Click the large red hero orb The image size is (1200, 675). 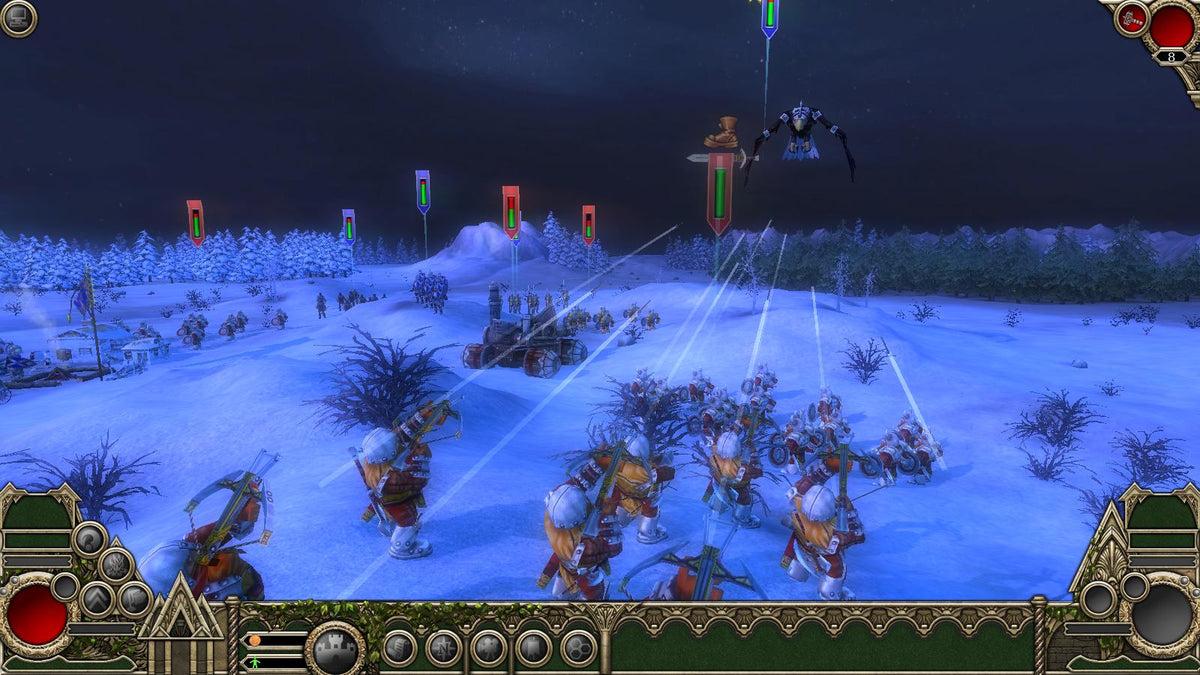(x=37, y=614)
